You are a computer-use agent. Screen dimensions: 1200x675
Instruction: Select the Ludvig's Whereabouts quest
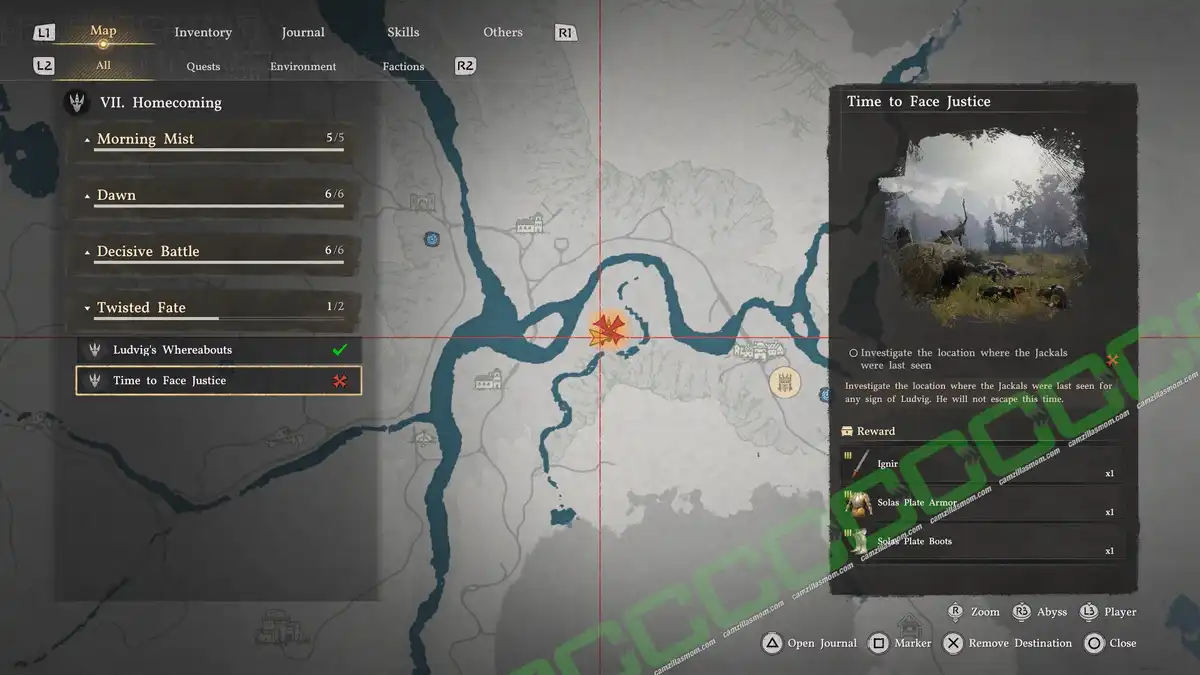(219, 350)
